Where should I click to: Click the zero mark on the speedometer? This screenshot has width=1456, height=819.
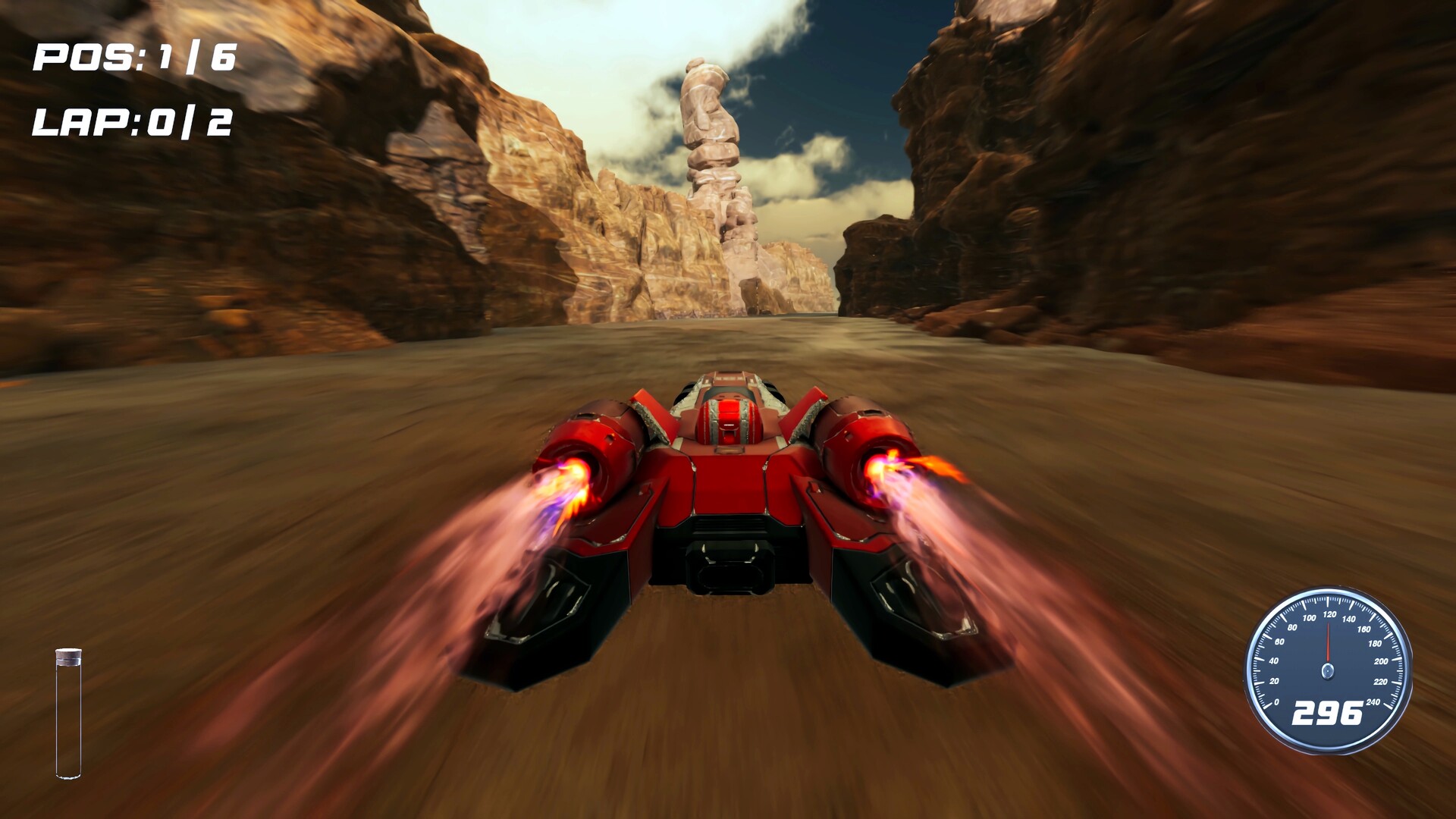[1277, 702]
